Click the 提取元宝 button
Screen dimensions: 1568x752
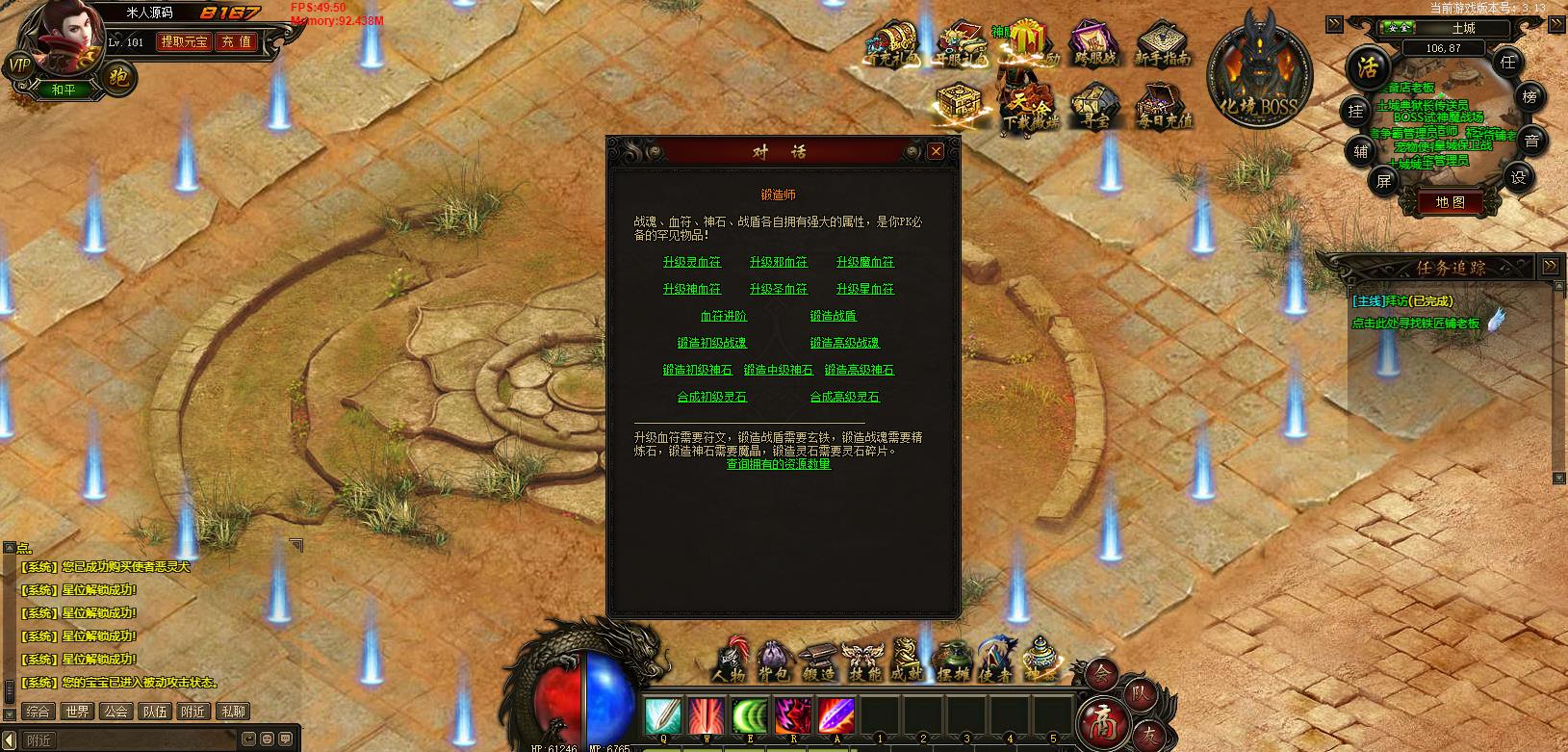[184, 42]
